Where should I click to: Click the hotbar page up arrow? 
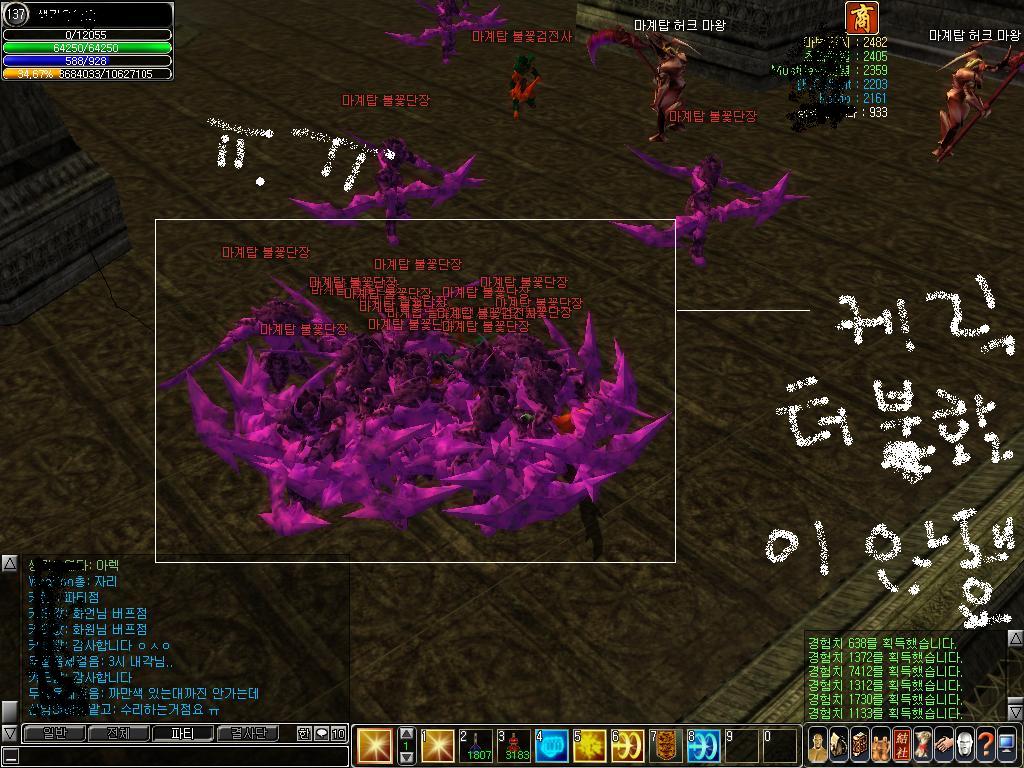point(406,734)
